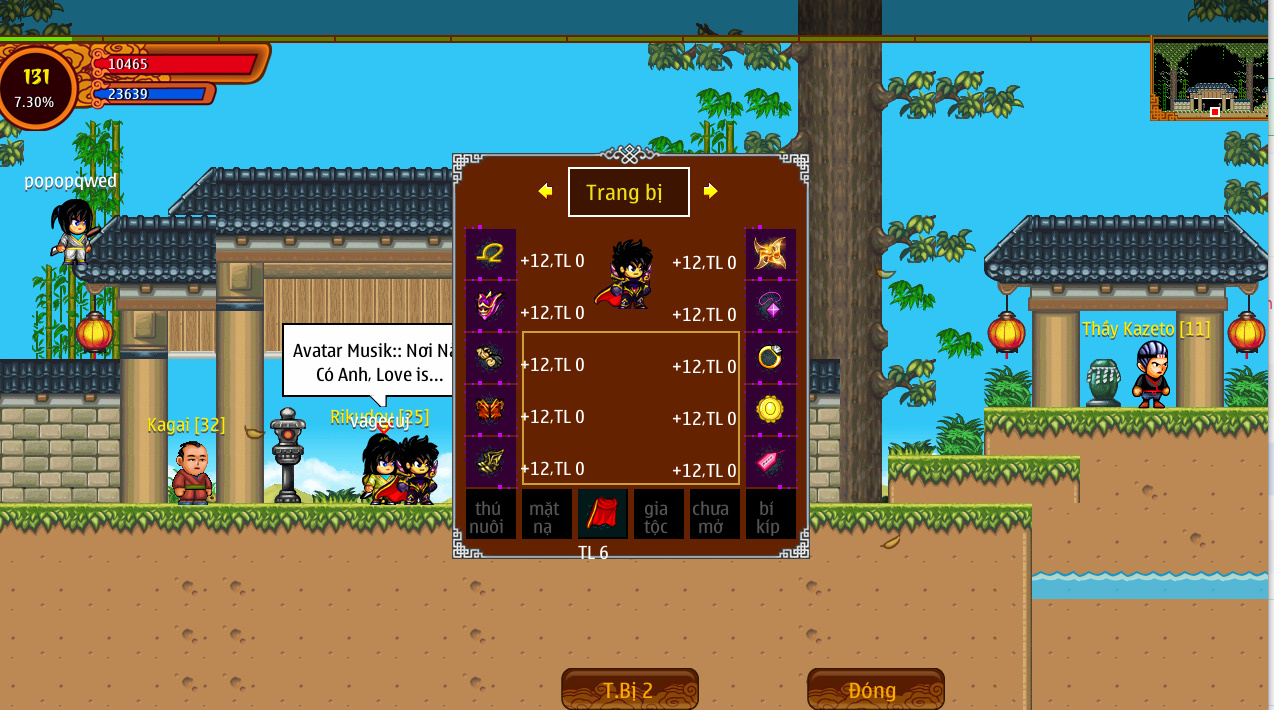Screen dimensions: 1274x710
Task: Switch to equipment set T.Bị 2
Action: (629, 690)
